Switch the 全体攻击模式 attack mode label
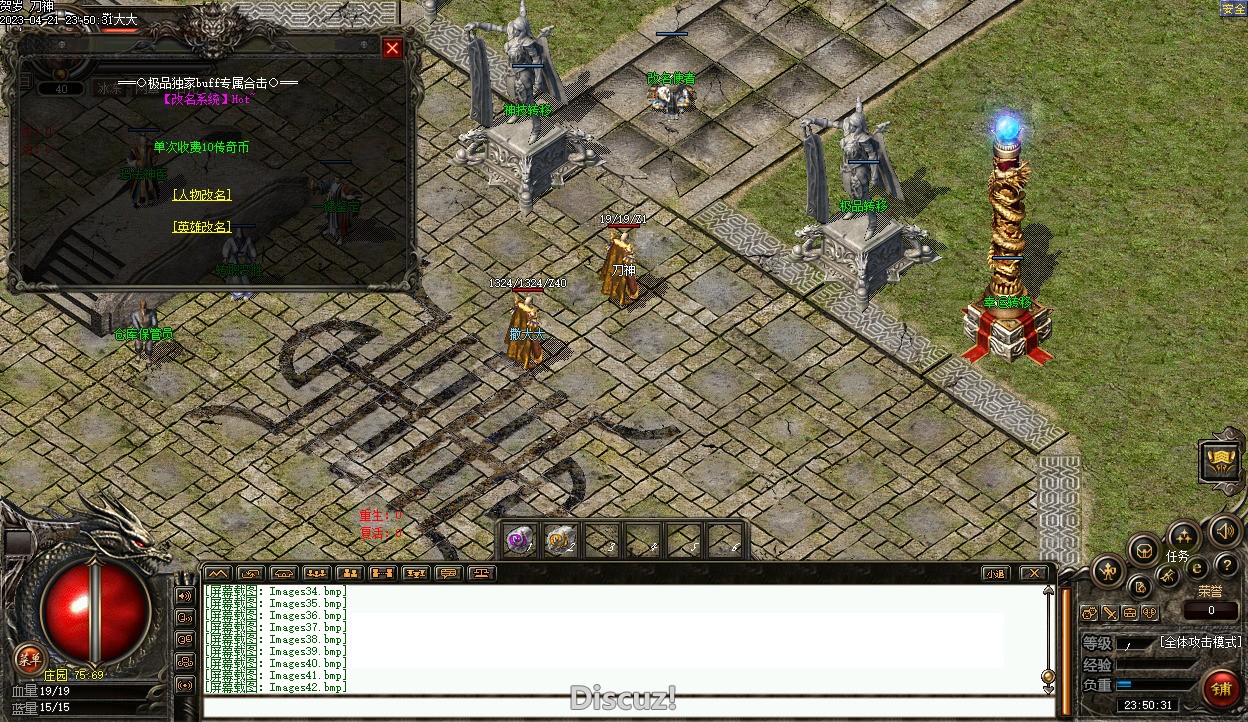The height and width of the screenshot is (722, 1248). coord(1200,642)
